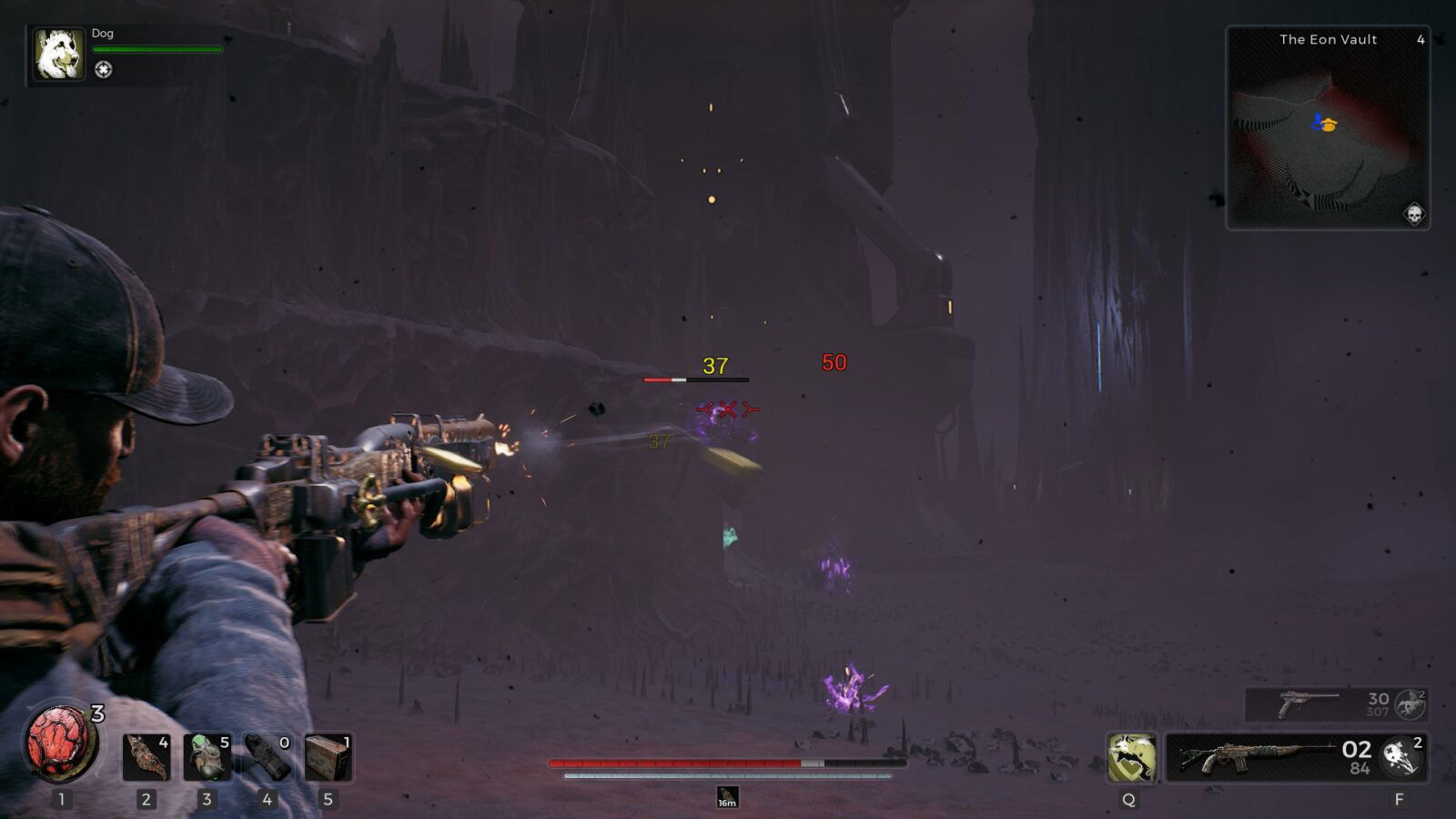Click The Eon Vault title text
Image resolution: width=1456 pixels, height=819 pixels.
1328,39
